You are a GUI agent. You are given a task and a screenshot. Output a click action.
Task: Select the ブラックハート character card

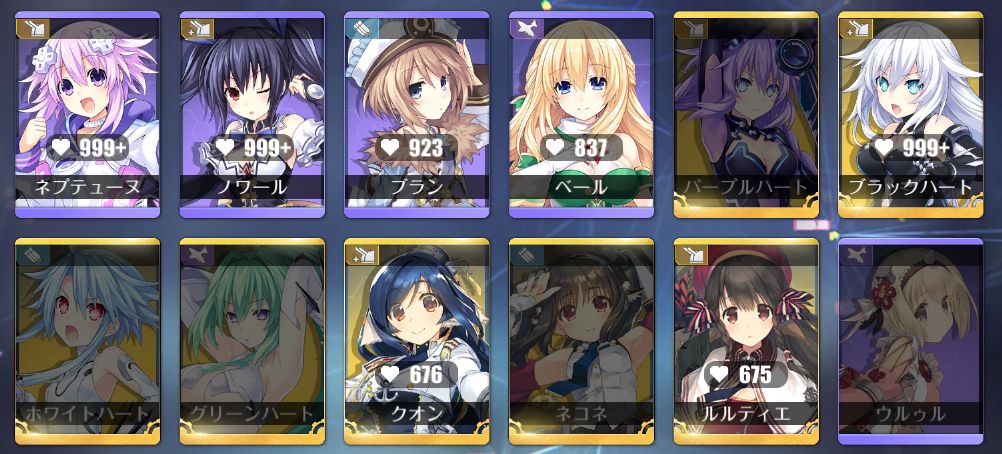tap(910, 115)
